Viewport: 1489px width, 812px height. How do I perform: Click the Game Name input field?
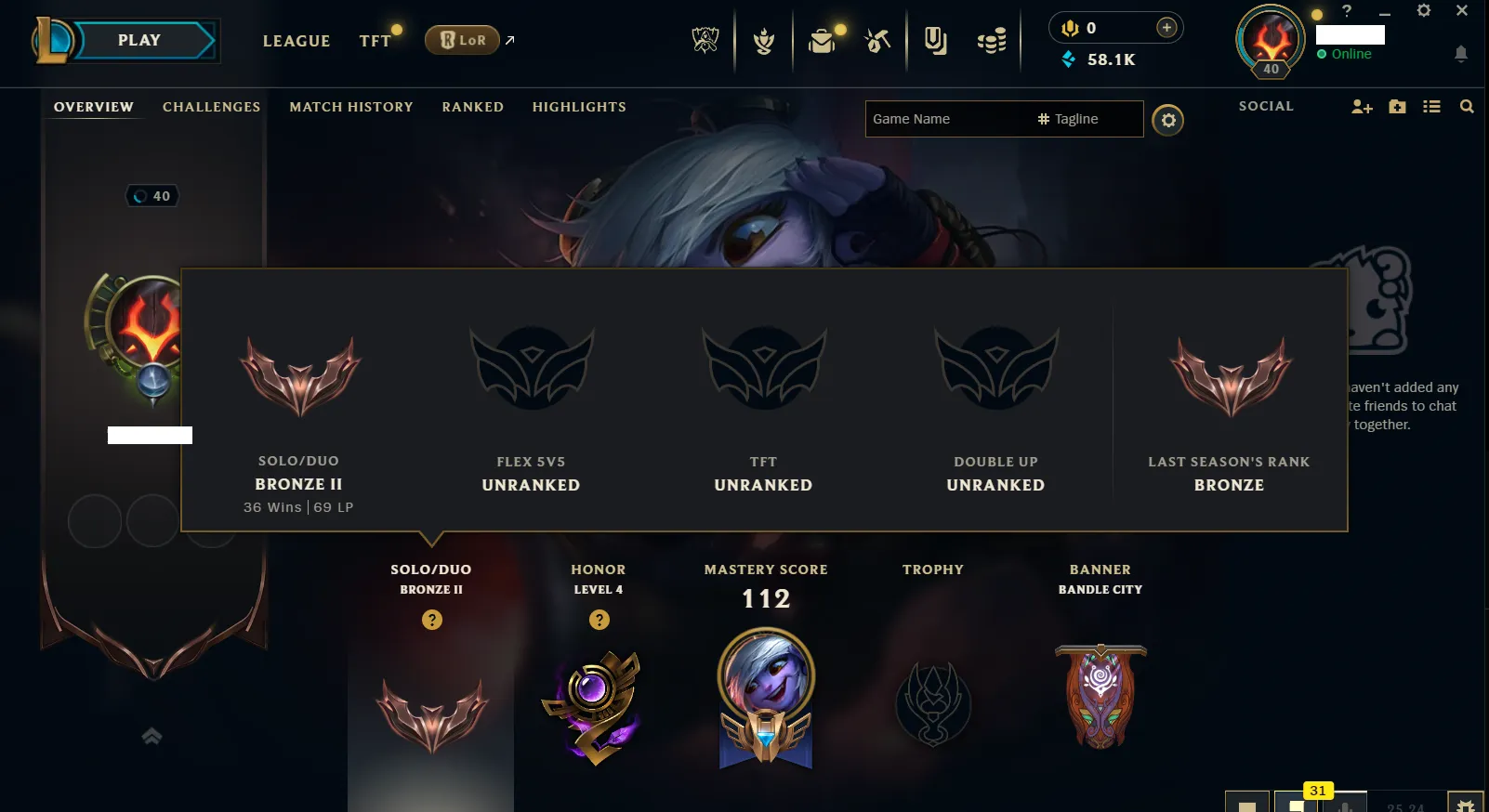pos(939,119)
